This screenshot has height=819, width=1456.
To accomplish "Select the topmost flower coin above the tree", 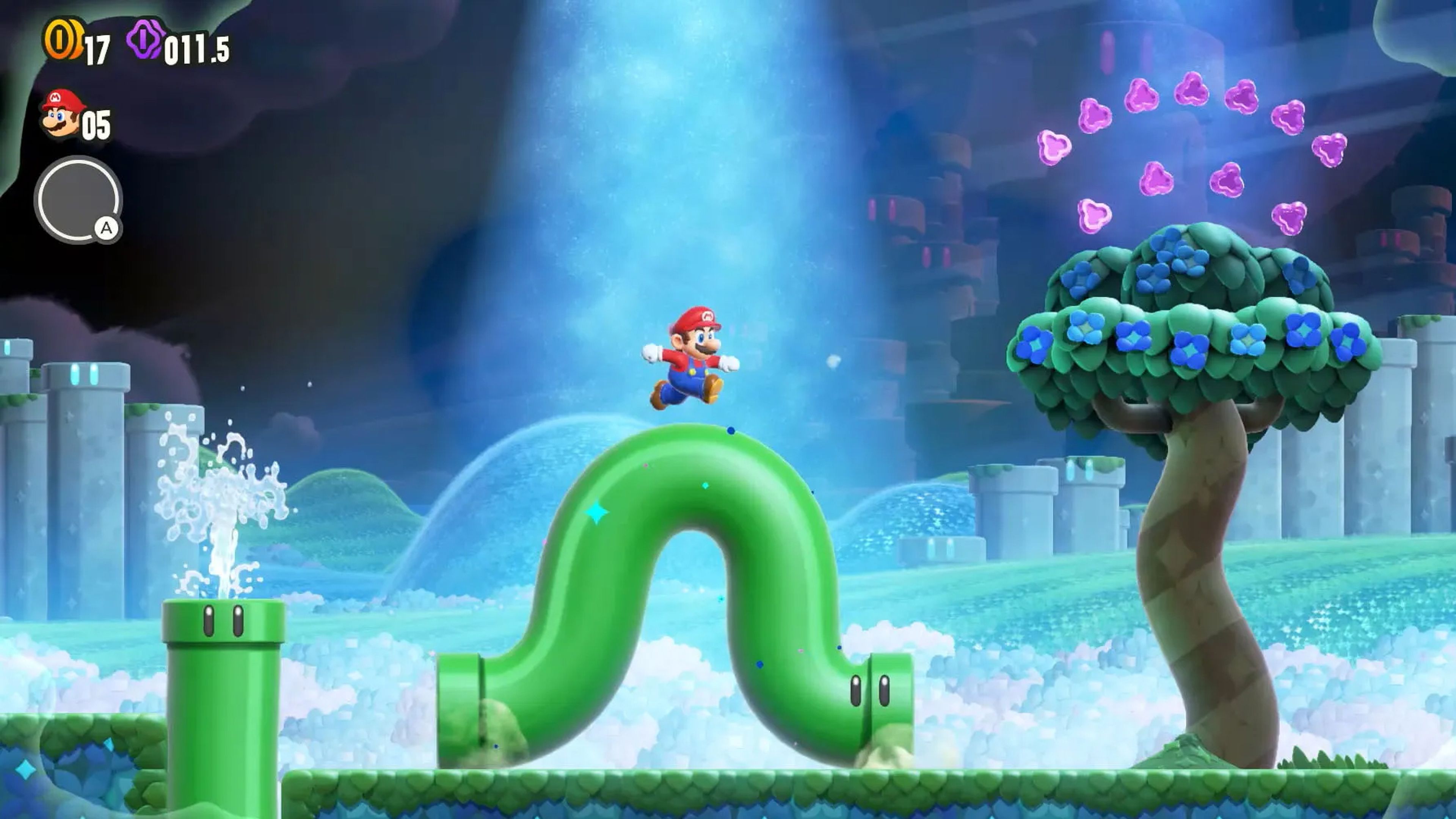I will pos(1192,89).
